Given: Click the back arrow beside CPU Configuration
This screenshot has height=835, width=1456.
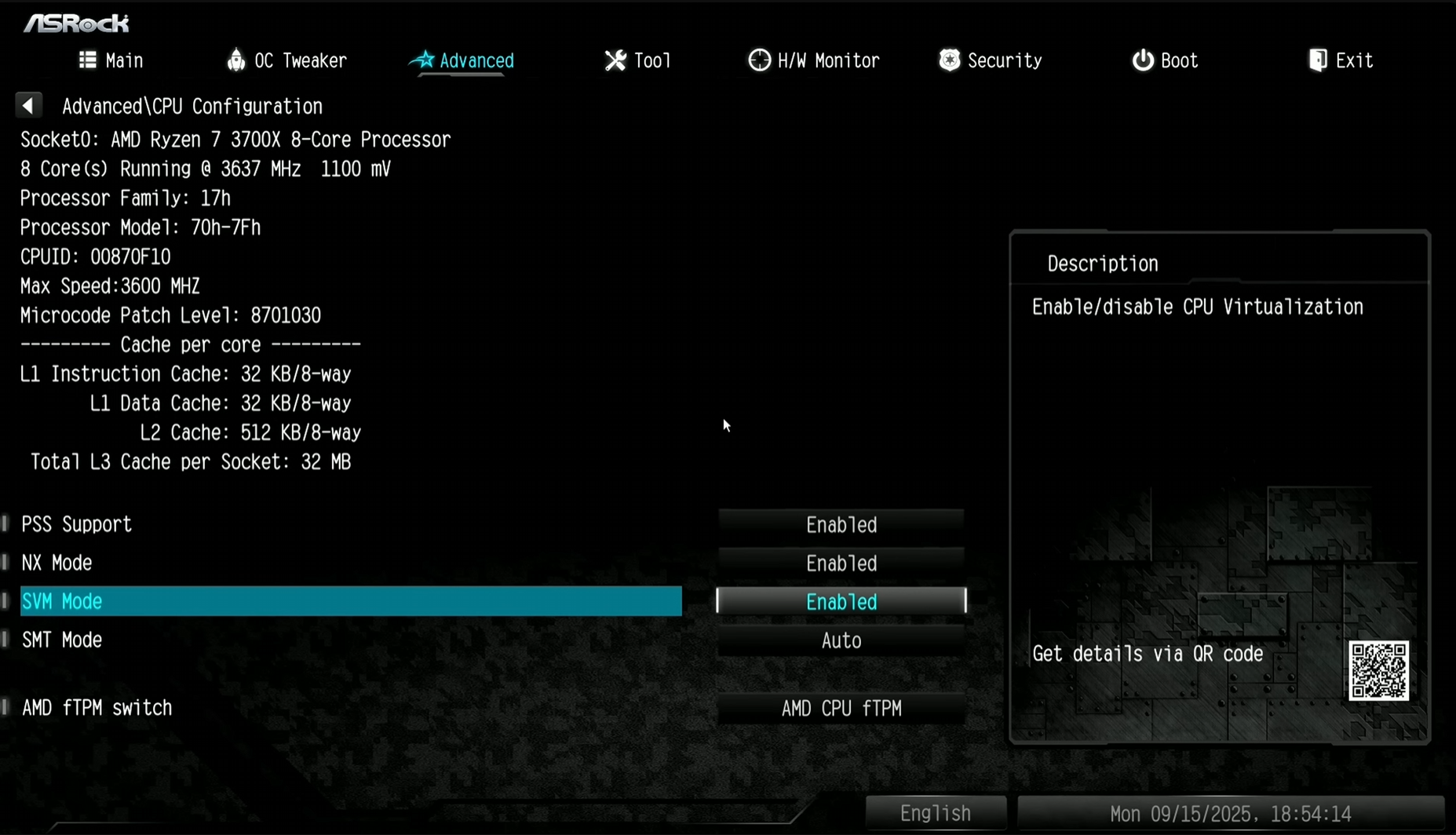Looking at the screenshot, I should [x=28, y=105].
